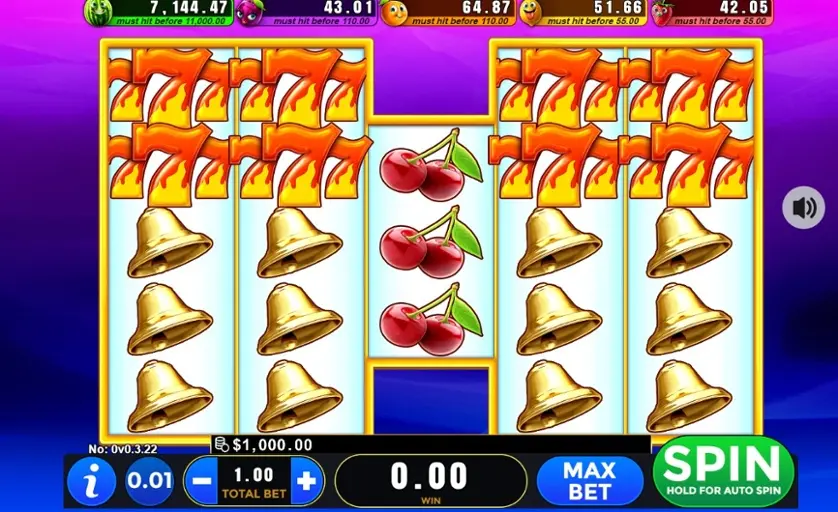Set the maximum bet with MAX BET
The width and height of the screenshot is (838, 512).
[589, 481]
